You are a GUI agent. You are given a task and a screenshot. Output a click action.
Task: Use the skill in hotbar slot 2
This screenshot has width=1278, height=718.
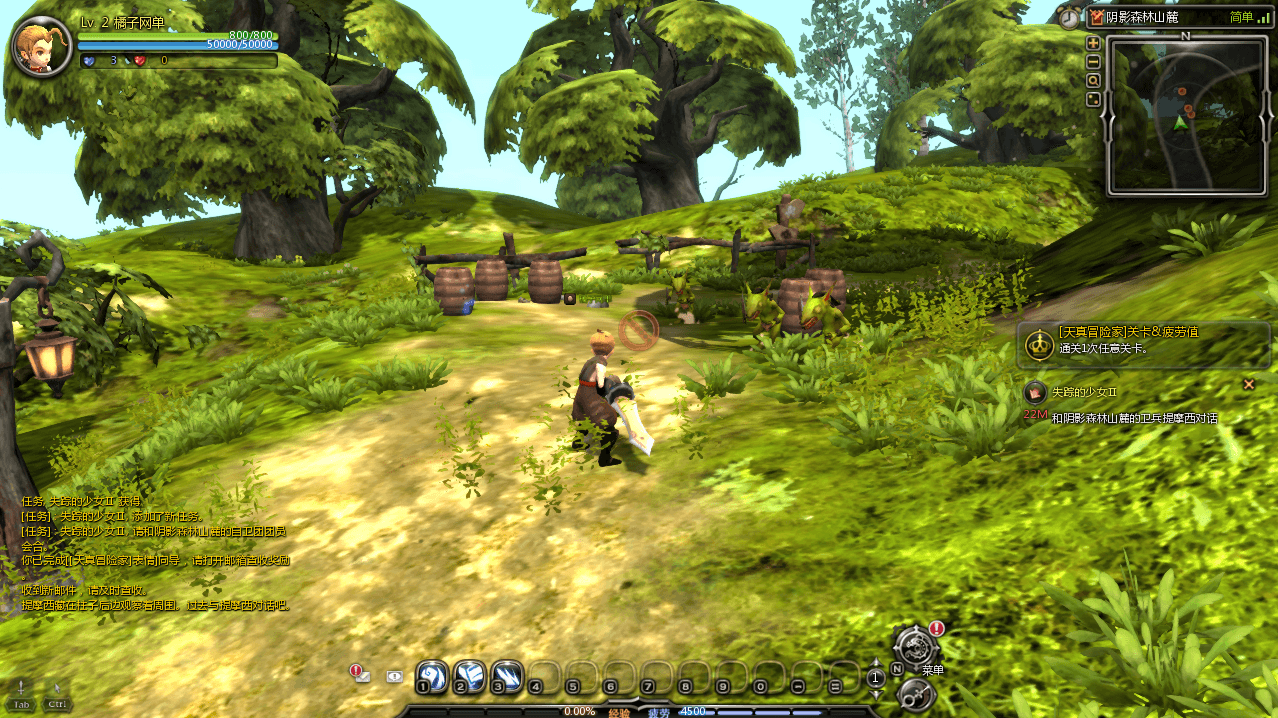469,676
